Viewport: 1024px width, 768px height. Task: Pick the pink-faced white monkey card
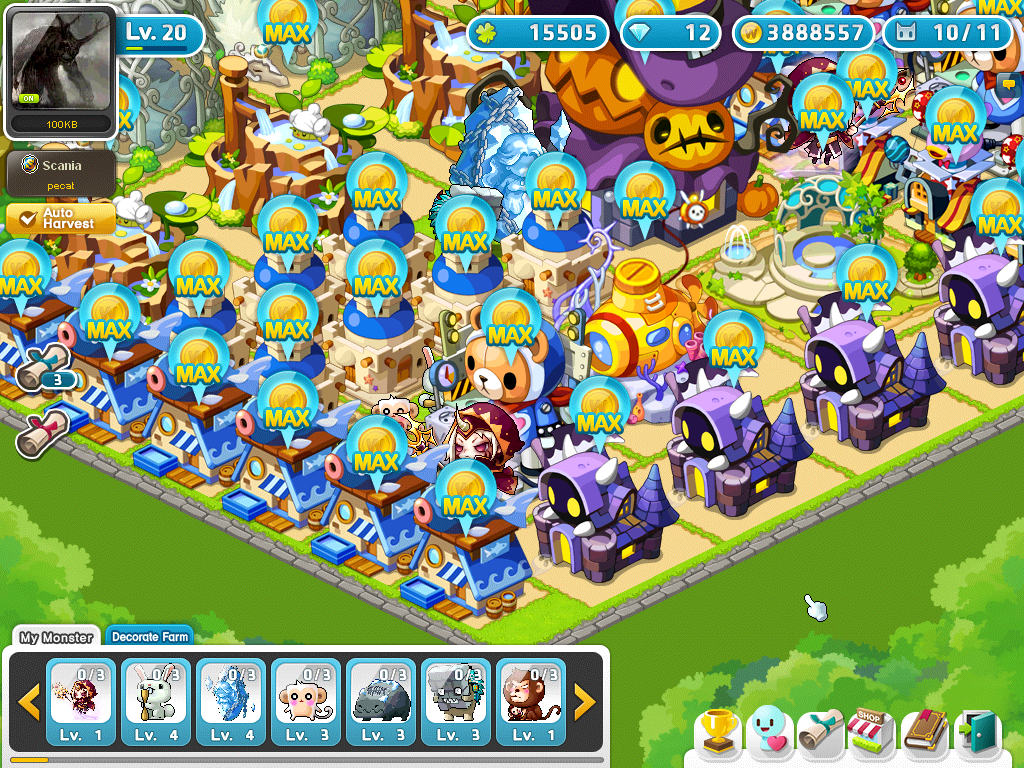pos(306,702)
